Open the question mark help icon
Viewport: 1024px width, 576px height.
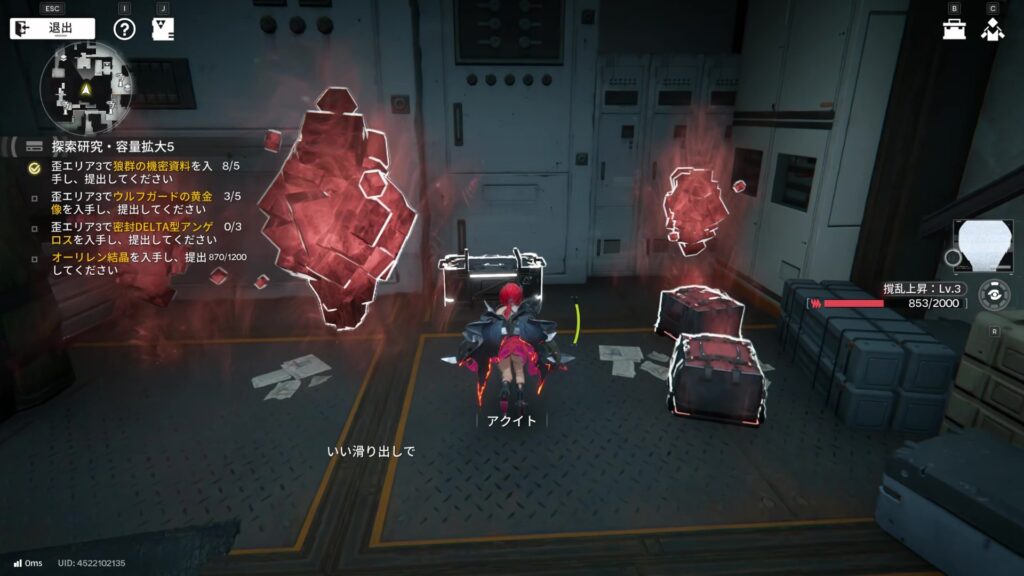pyautogui.click(x=124, y=28)
